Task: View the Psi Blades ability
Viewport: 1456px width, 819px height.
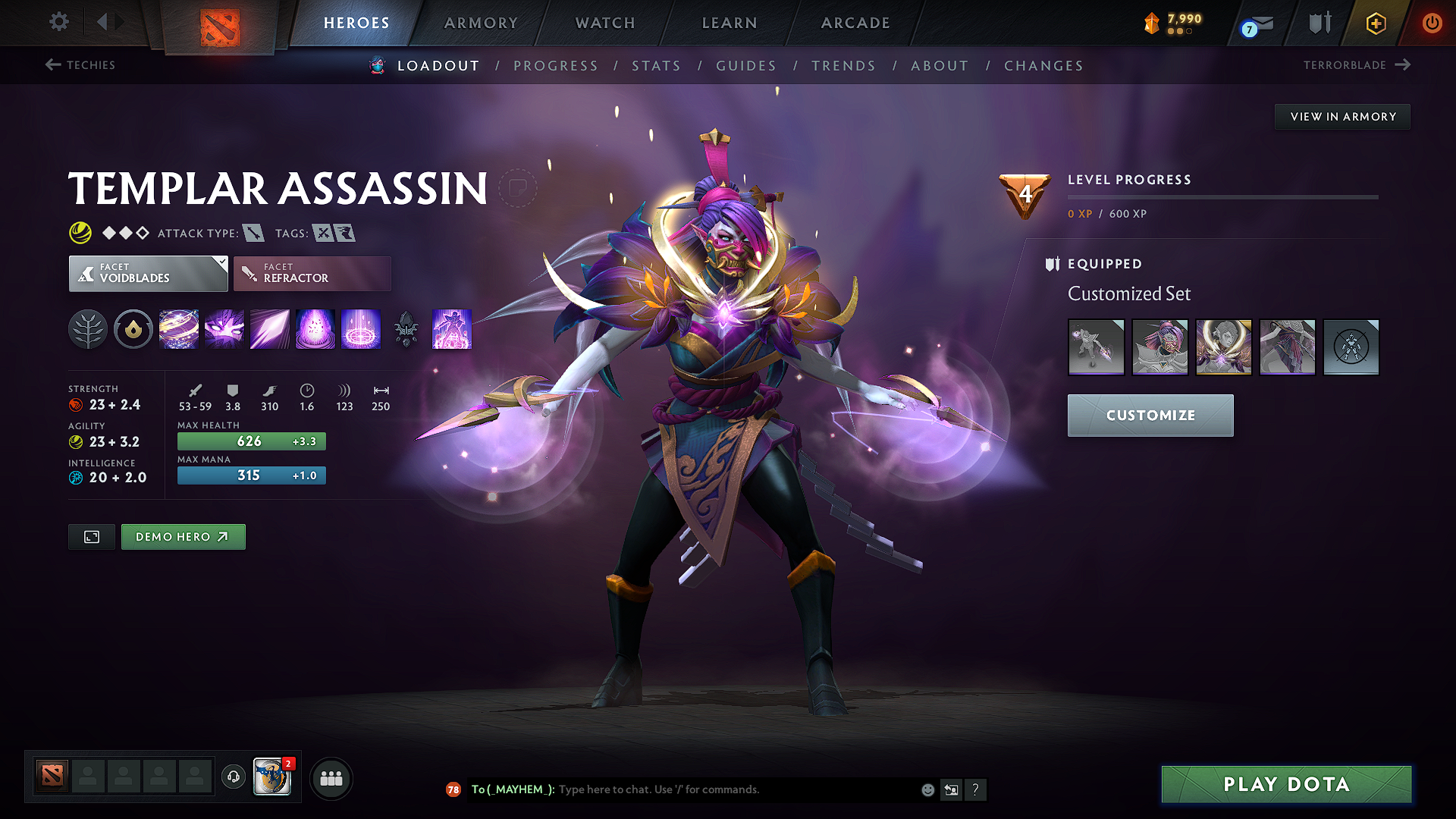Action: (269, 329)
